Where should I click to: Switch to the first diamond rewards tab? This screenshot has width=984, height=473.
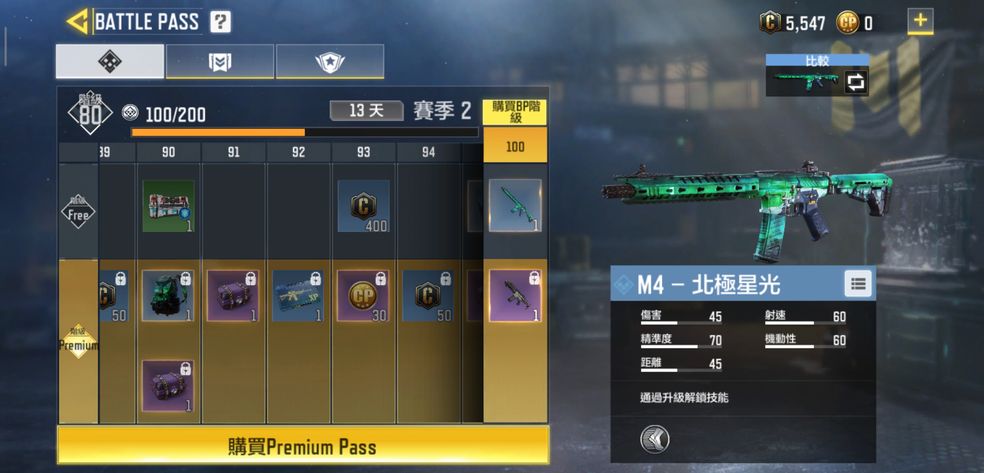[109, 62]
